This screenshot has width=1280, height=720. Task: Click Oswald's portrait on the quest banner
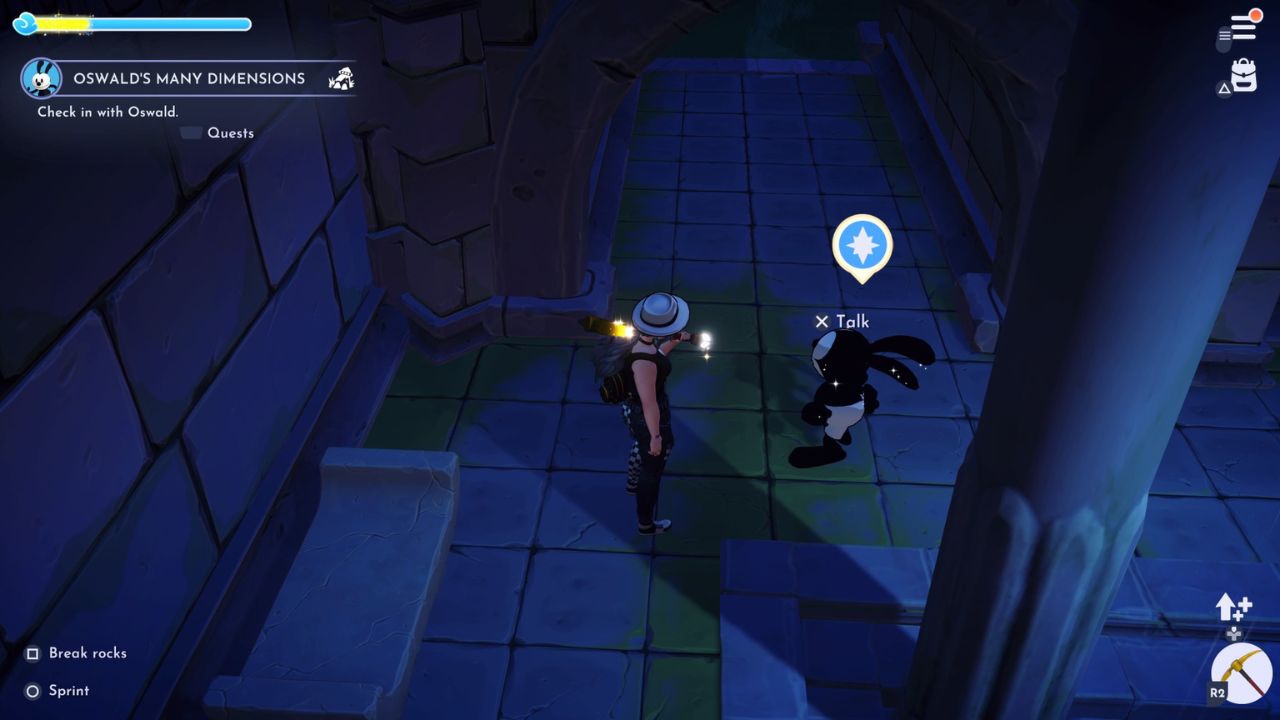point(40,78)
